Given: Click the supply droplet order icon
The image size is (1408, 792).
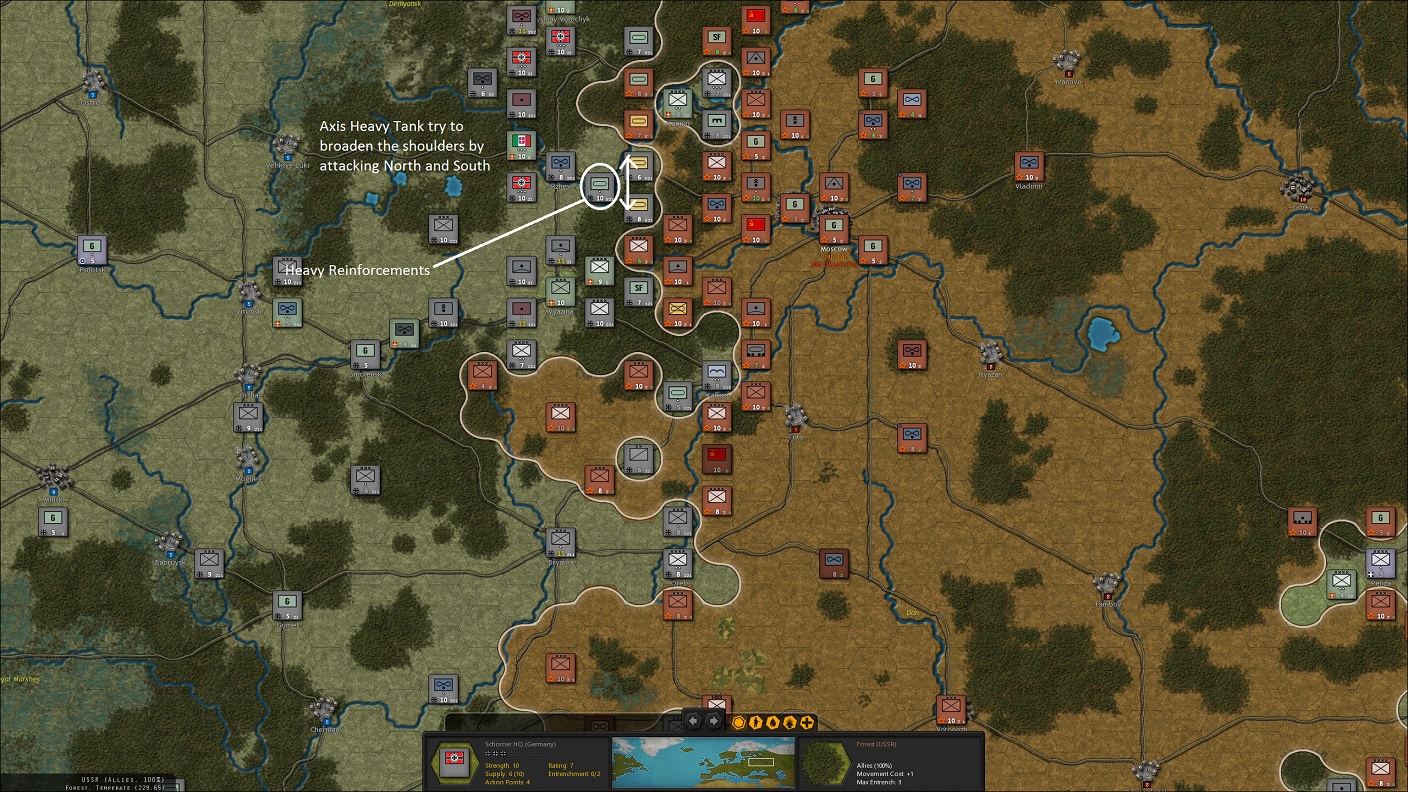Looking at the screenshot, I should tap(773, 722).
